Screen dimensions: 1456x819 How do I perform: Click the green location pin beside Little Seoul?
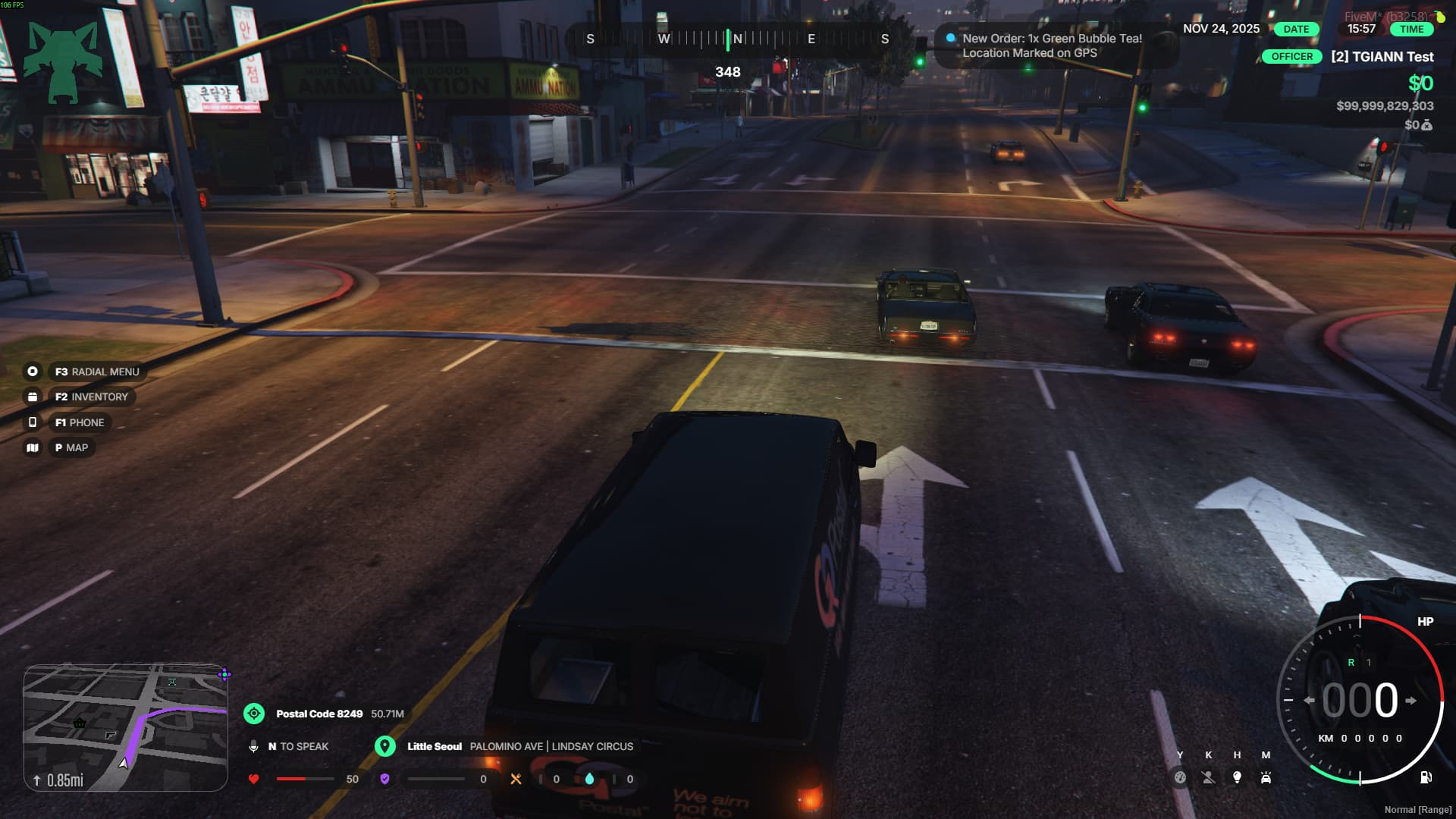pos(385,746)
